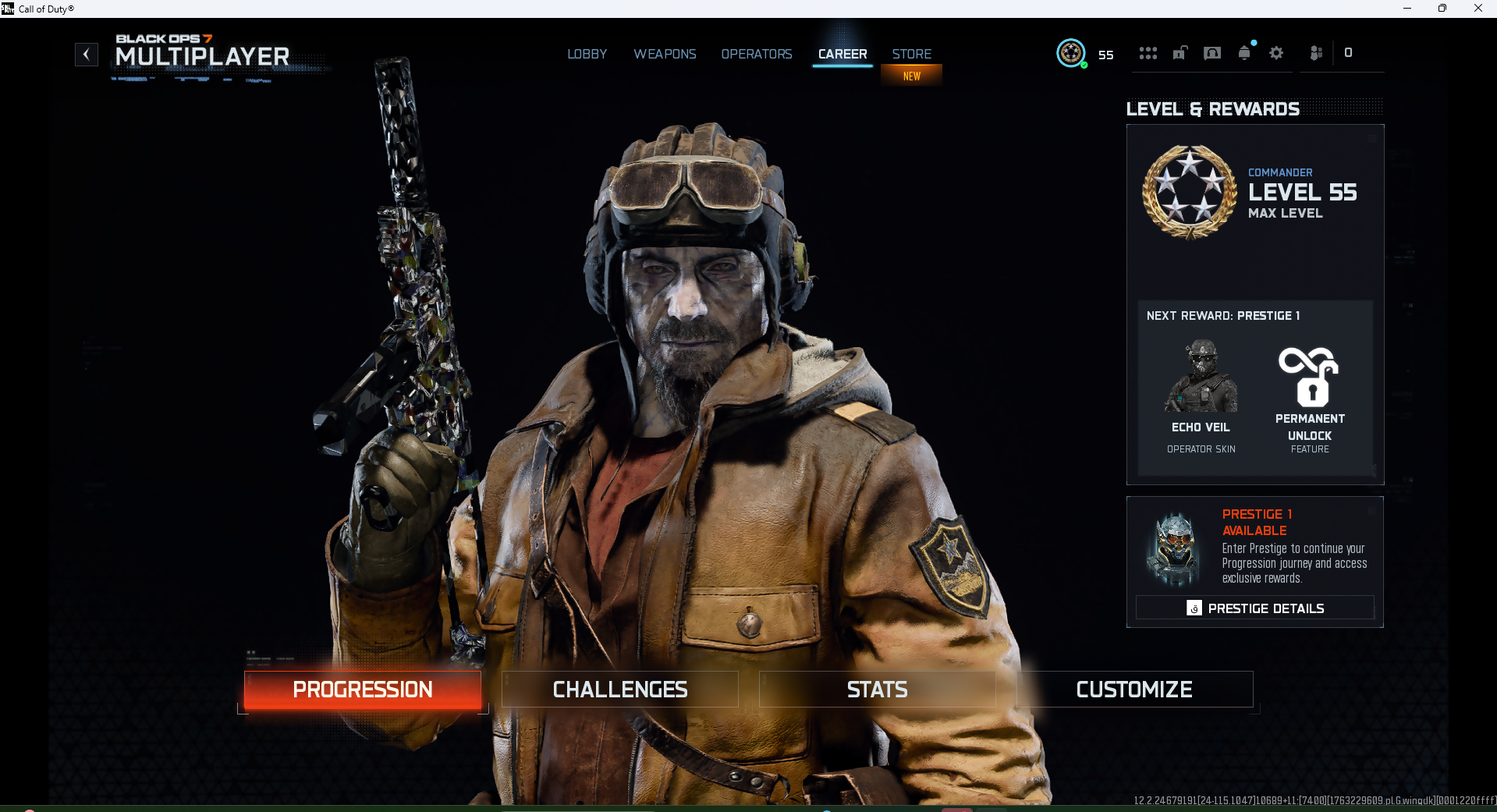
Task: Show notifications with the bell icon
Action: point(1244,54)
